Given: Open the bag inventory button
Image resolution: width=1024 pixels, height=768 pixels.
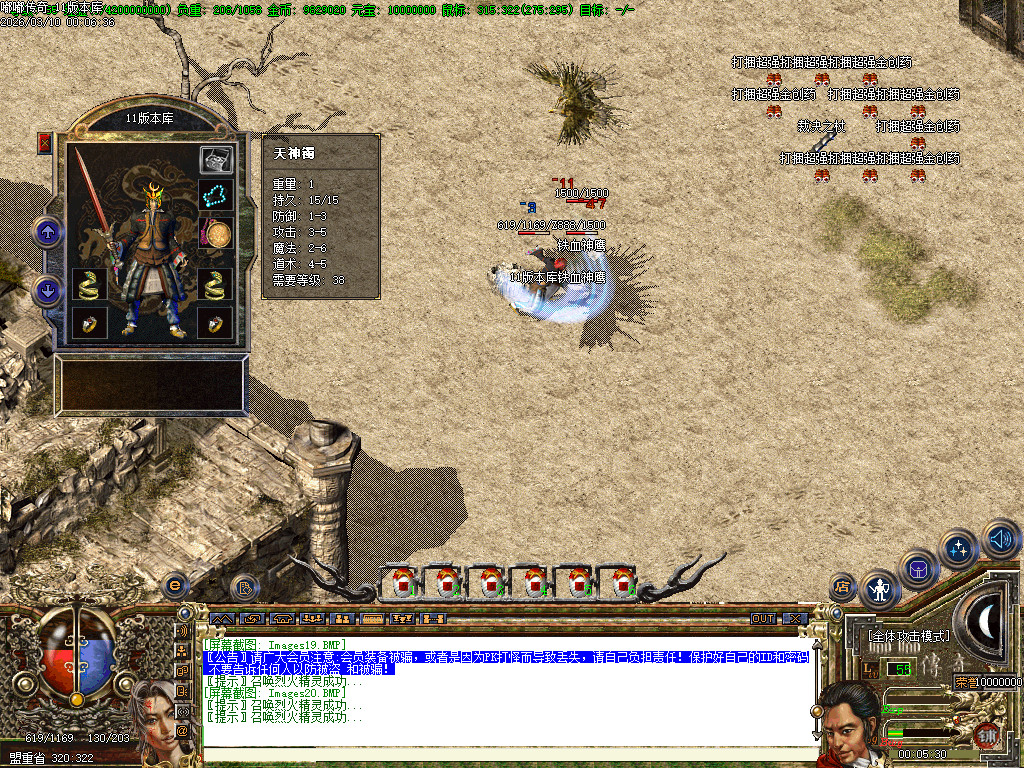Looking at the screenshot, I should click(x=918, y=569).
